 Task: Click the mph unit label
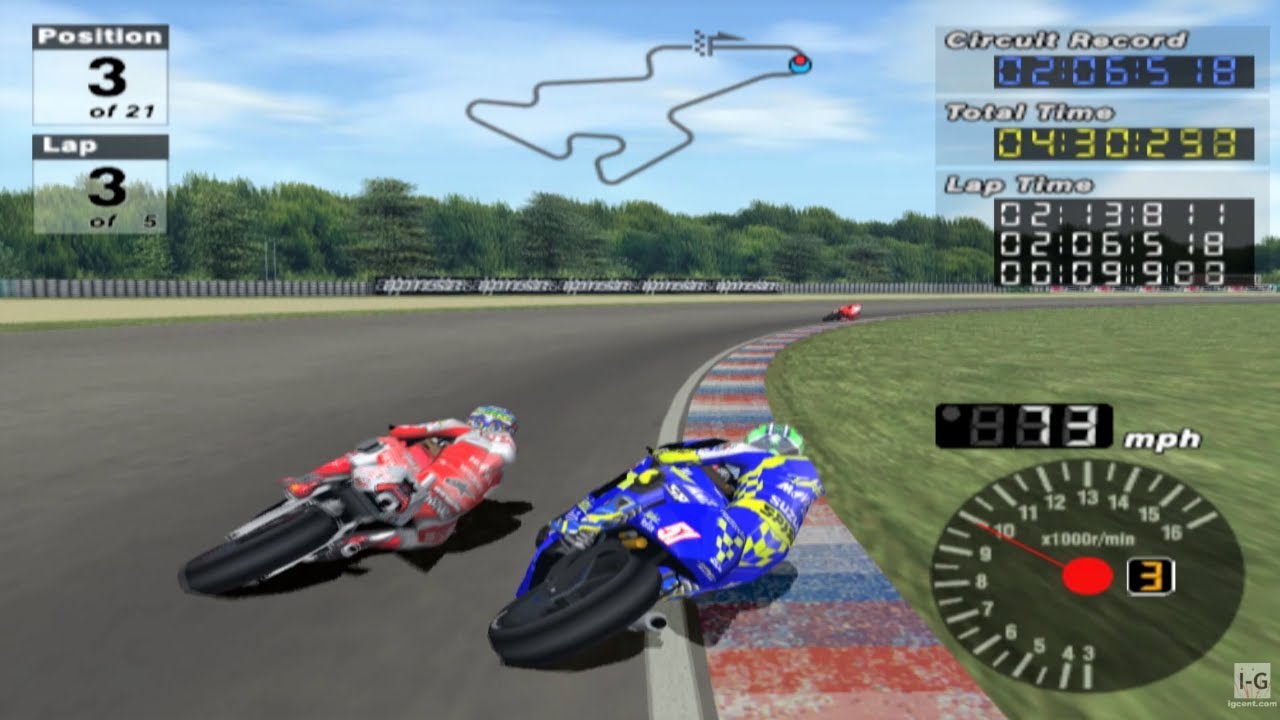[x=1164, y=438]
